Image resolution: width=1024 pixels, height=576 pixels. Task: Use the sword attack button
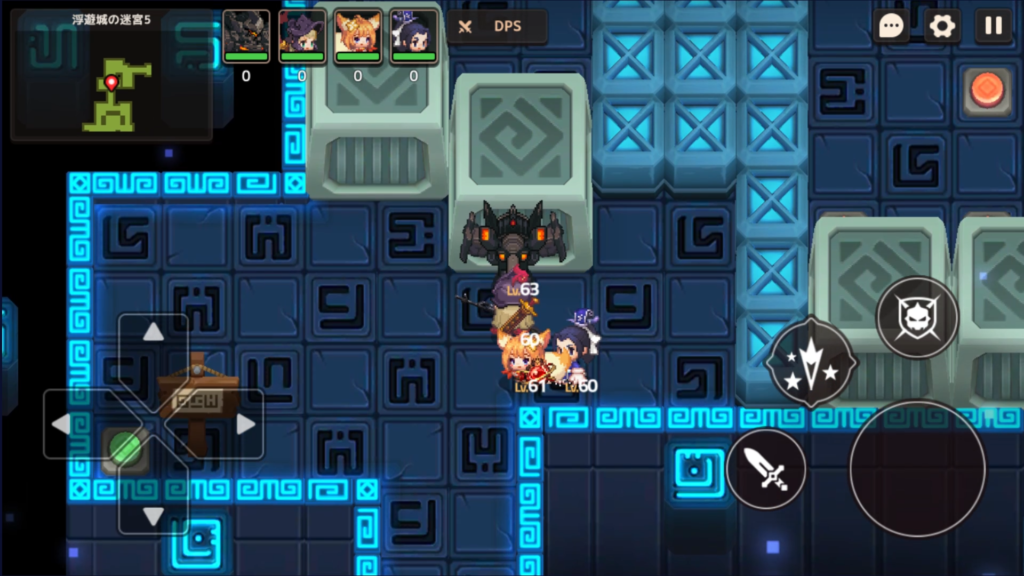click(x=766, y=468)
